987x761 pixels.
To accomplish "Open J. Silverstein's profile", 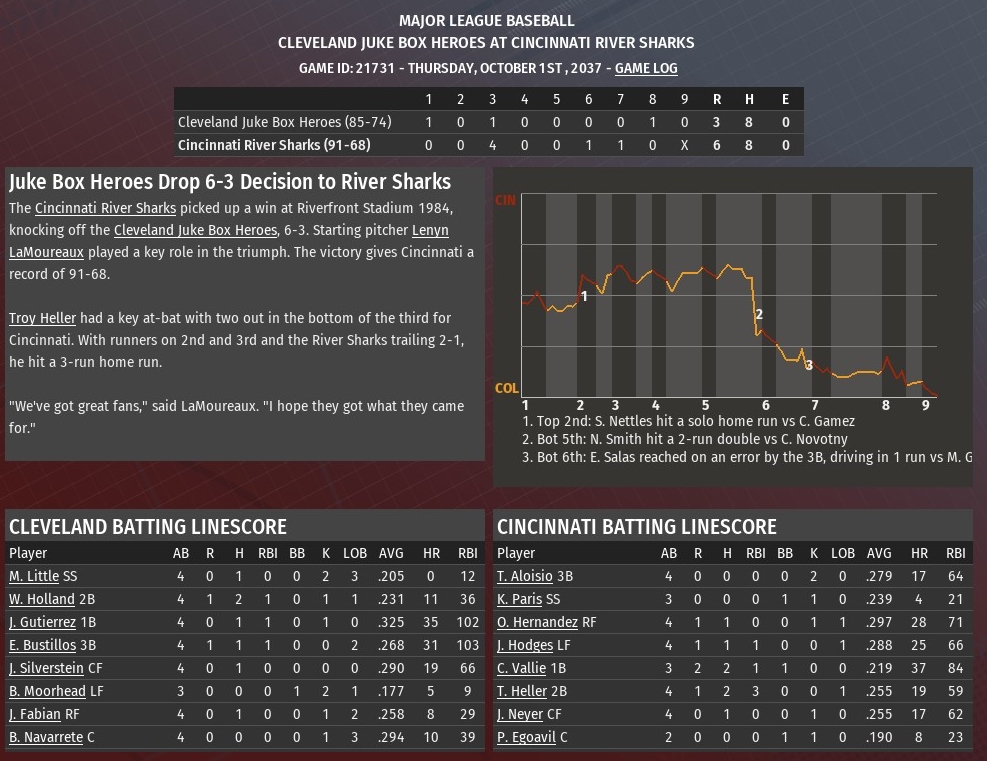I will pyautogui.click(x=46, y=668).
